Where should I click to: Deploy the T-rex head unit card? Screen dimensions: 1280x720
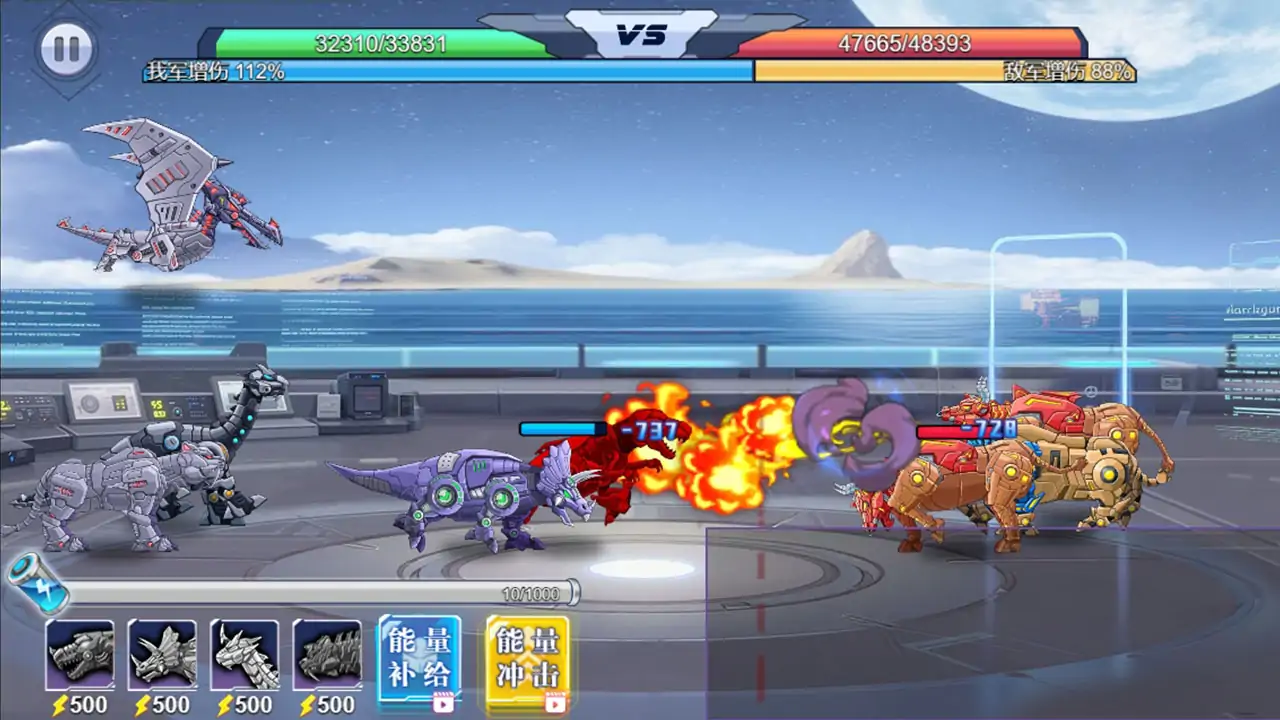pos(80,654)
